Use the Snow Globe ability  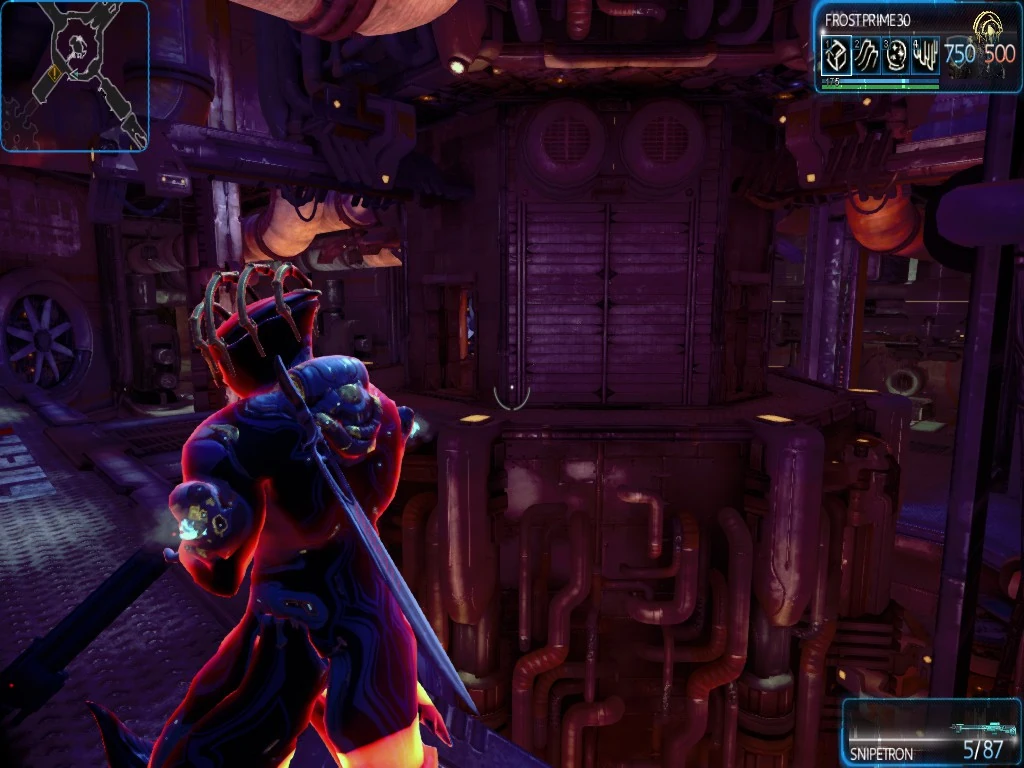(x=896, y=56)
